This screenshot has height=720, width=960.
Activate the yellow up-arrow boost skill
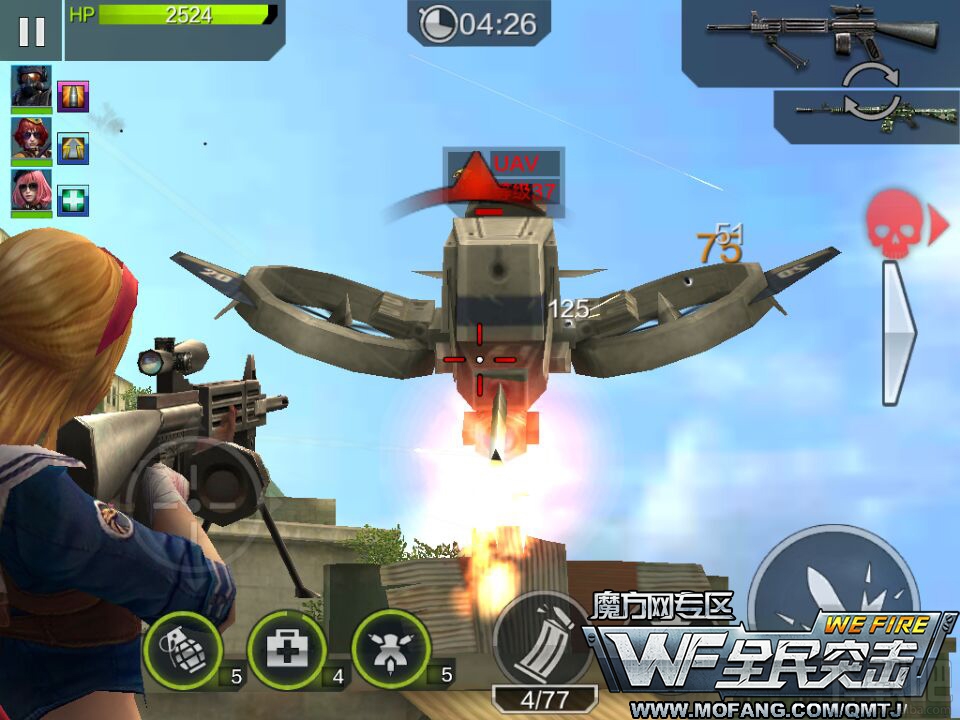click(x=73, y=148)
